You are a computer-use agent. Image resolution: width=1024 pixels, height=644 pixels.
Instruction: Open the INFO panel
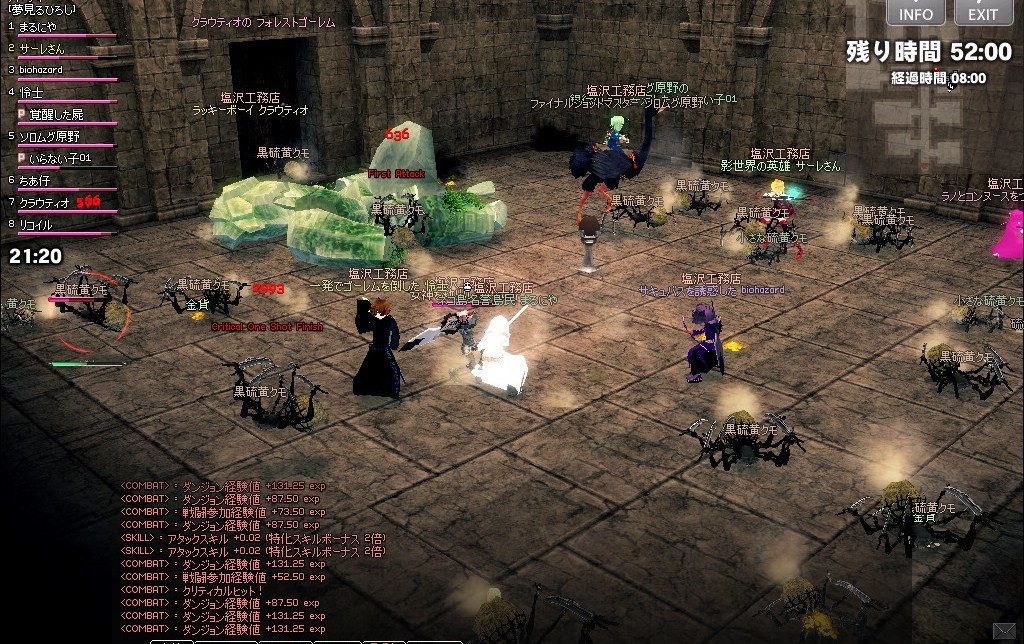pos(915,13)
